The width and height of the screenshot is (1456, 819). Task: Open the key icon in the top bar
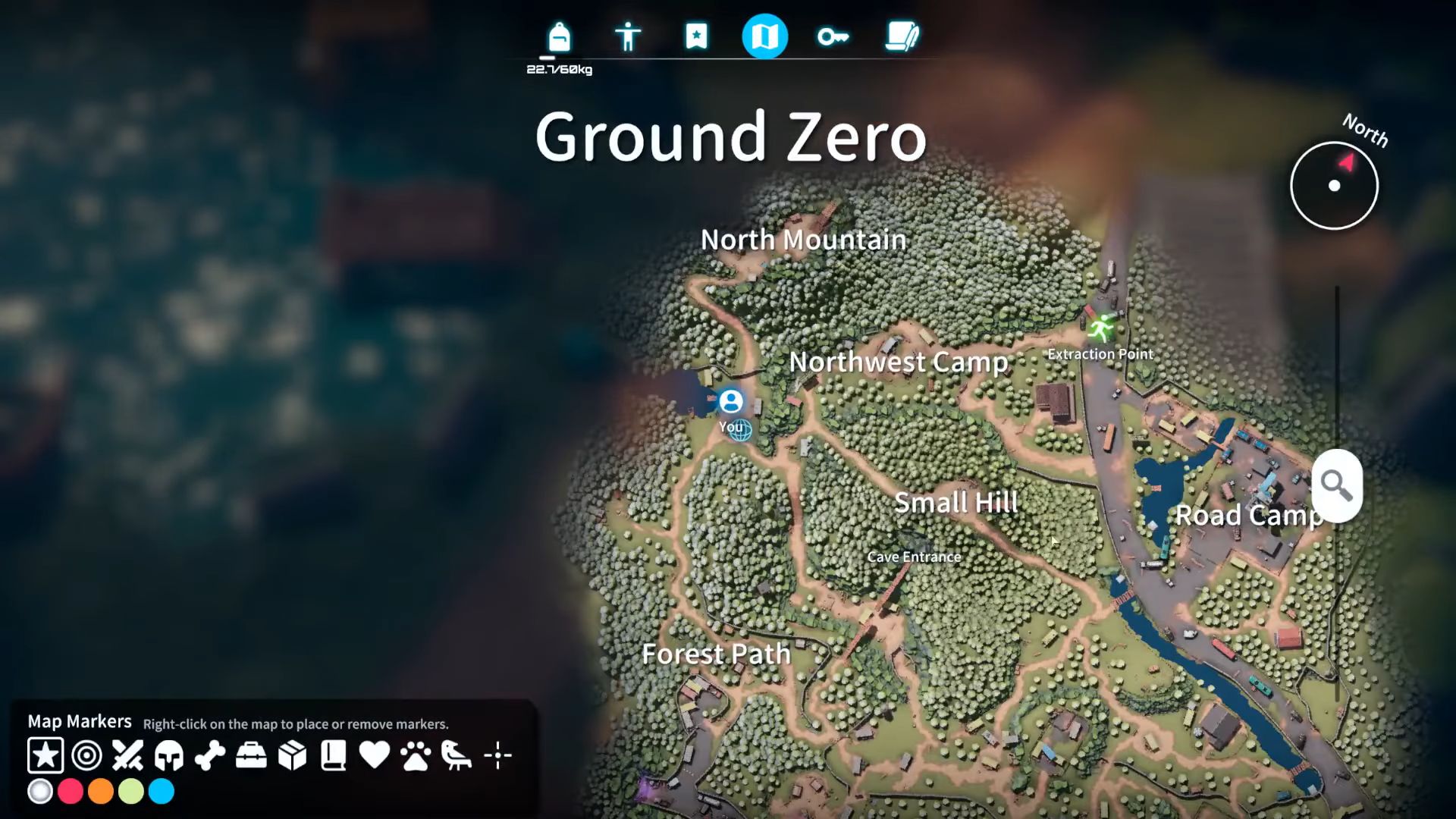pyautogui.click(x=834, y=36)
